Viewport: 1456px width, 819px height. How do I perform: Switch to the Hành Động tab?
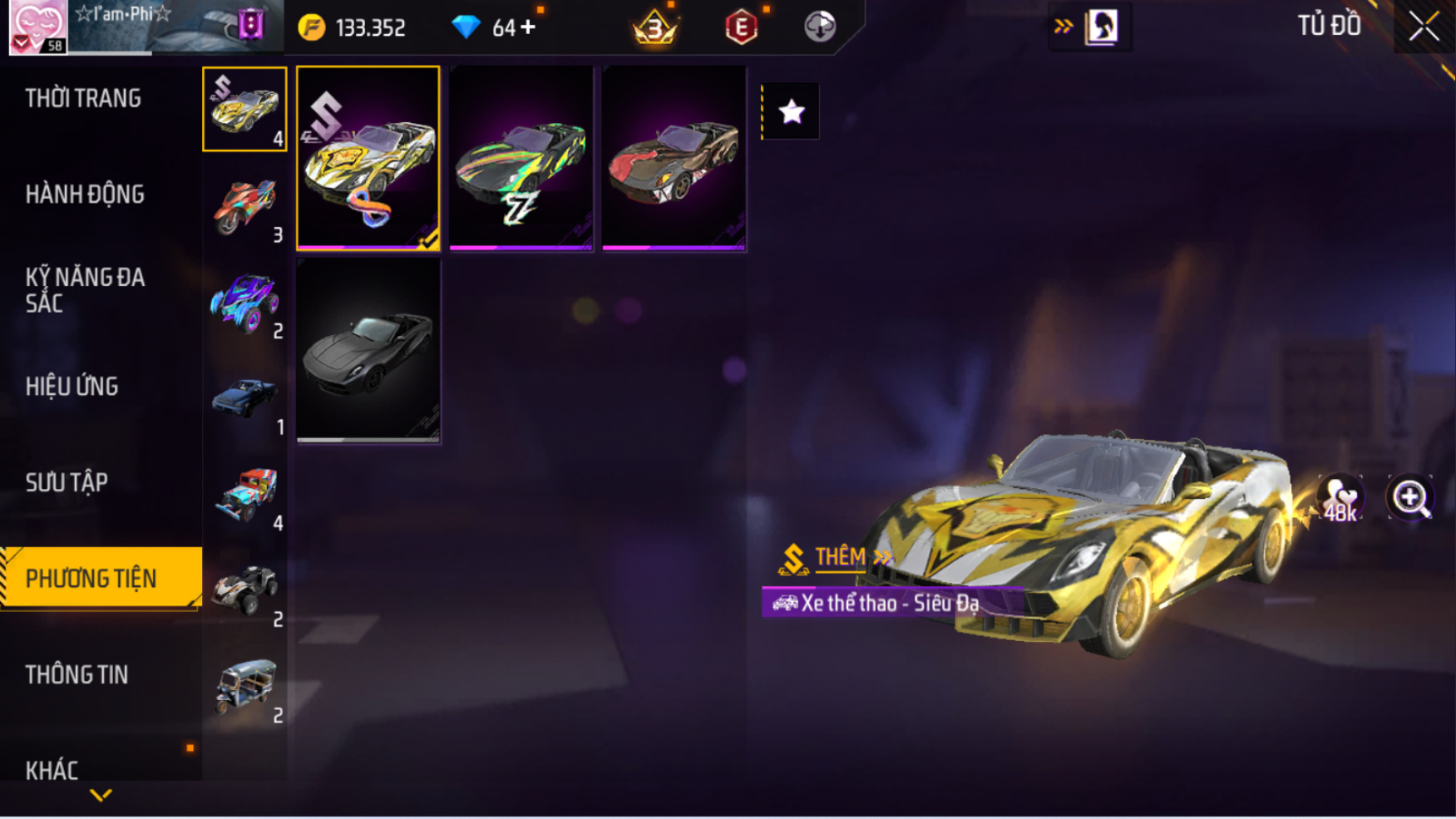pyautogui.click(x=85, y=195)
